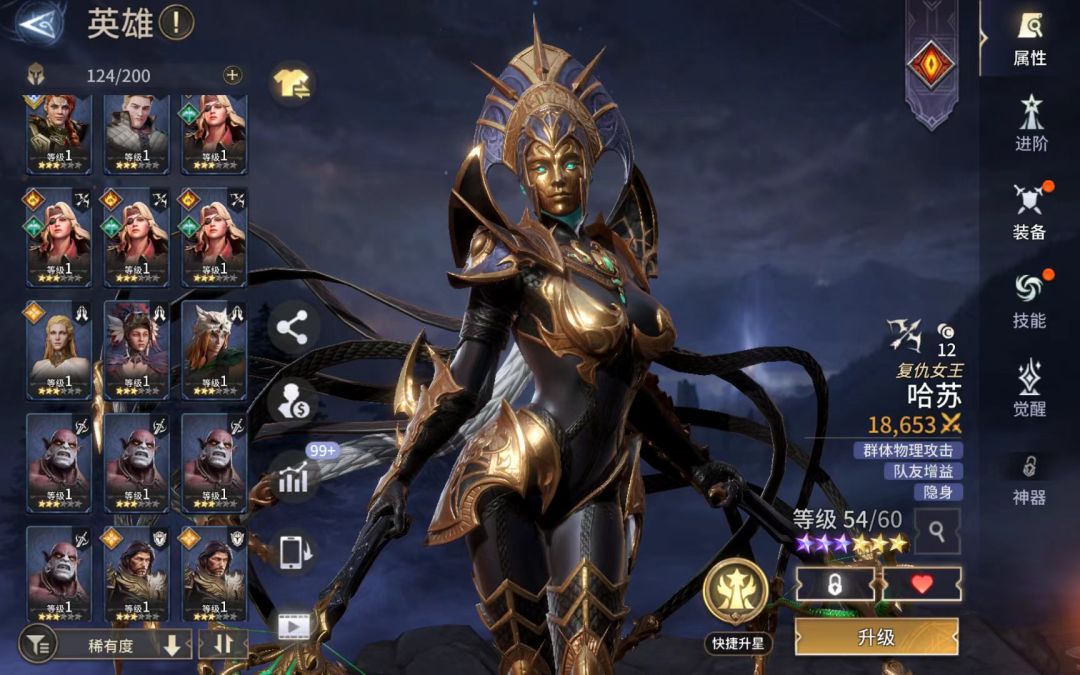The width and height of the screenshot is (1080, 675).
Task: Open the hero info exclamation icon
Action: [x=176, y=22]
